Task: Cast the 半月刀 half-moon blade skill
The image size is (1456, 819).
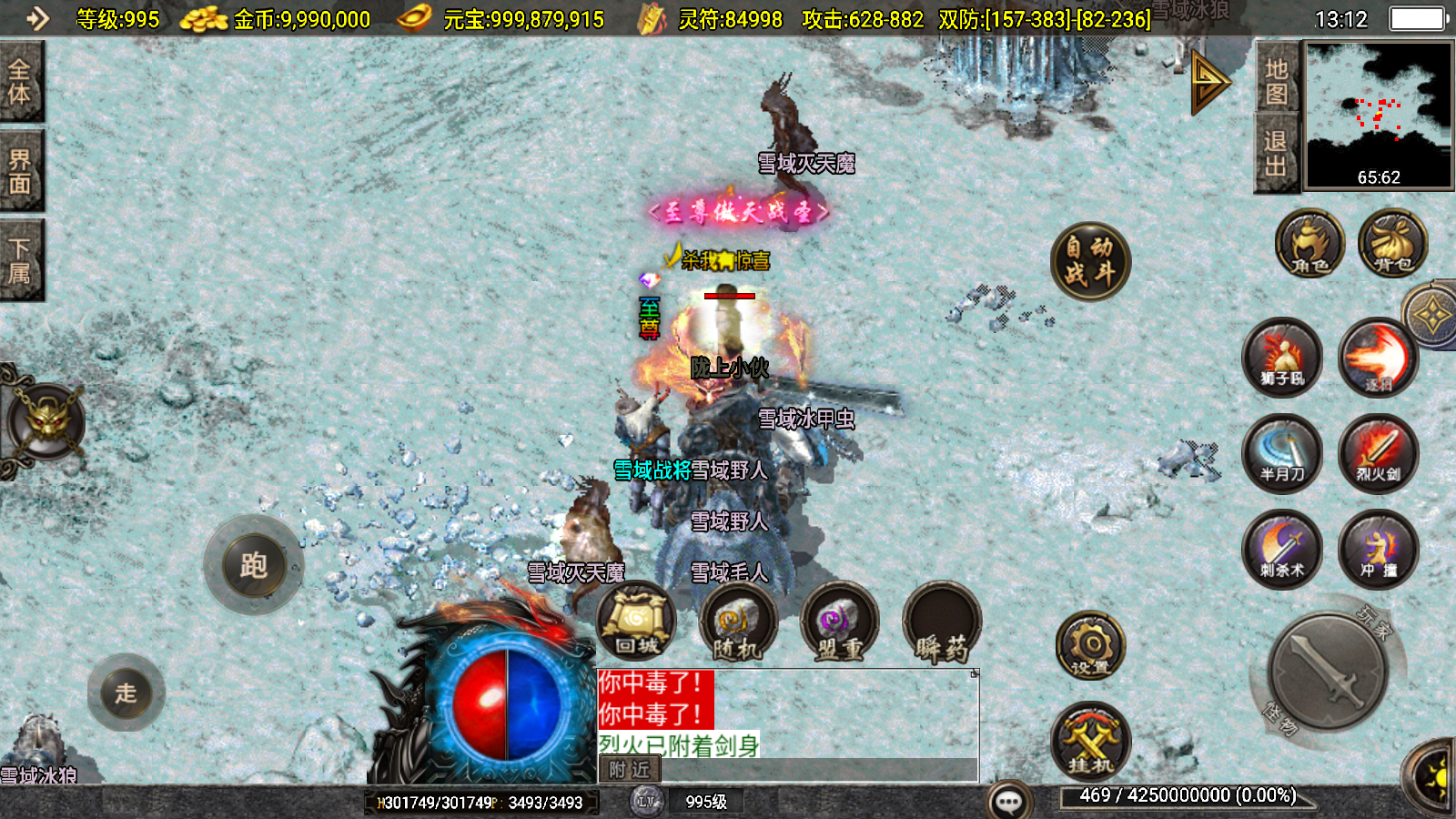Action: 1283,453
